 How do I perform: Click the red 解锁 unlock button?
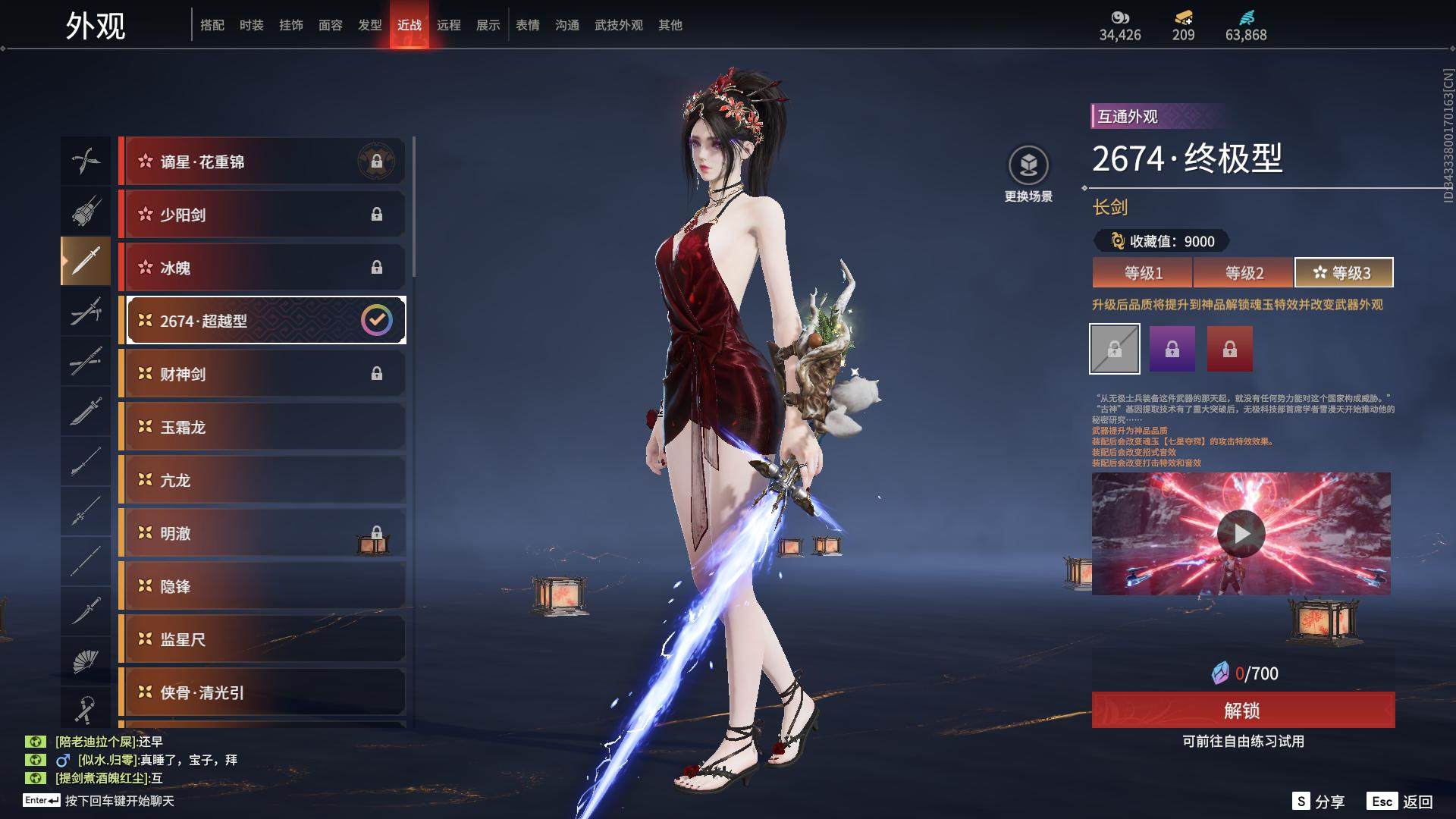click(1243, 711)
